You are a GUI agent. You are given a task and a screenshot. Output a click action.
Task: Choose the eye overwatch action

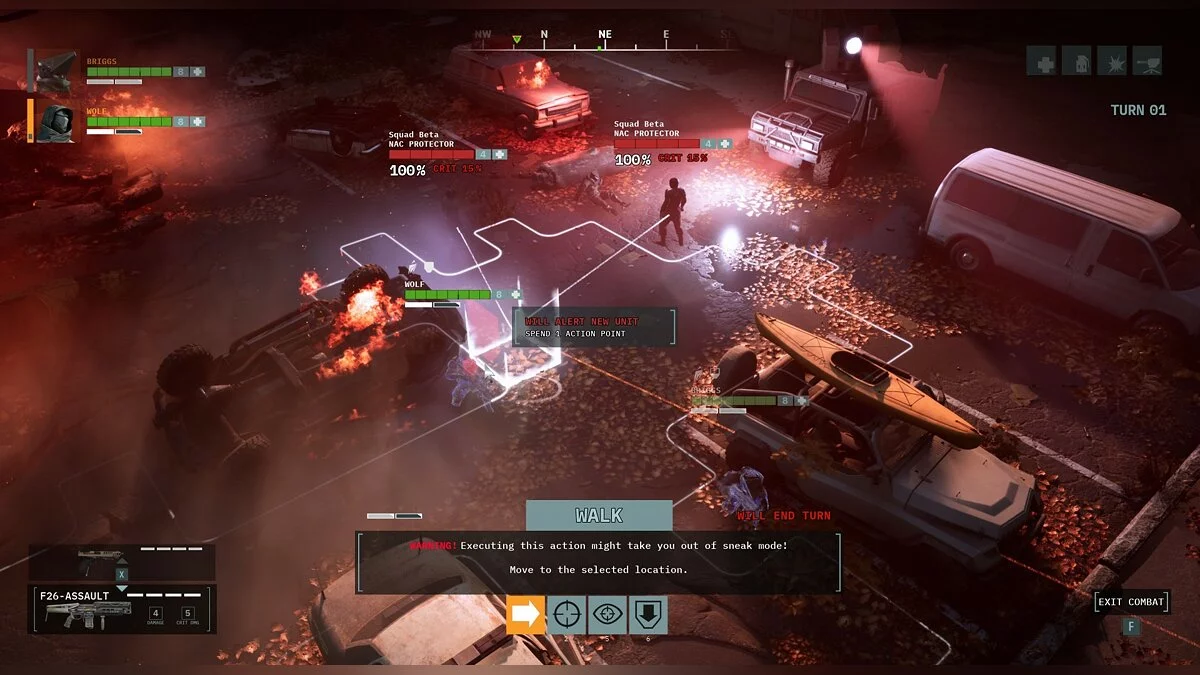click(x=607, y=614)
